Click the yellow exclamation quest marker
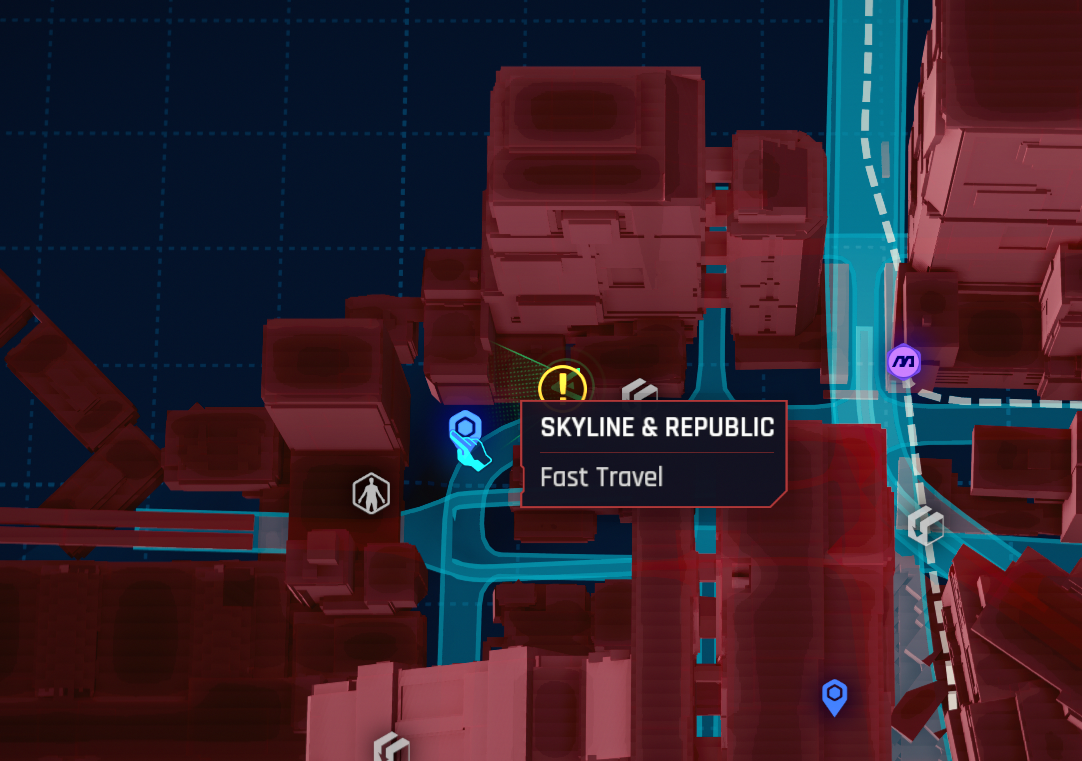The width and height of the screenshot is (1082, 761). point(564,387)
